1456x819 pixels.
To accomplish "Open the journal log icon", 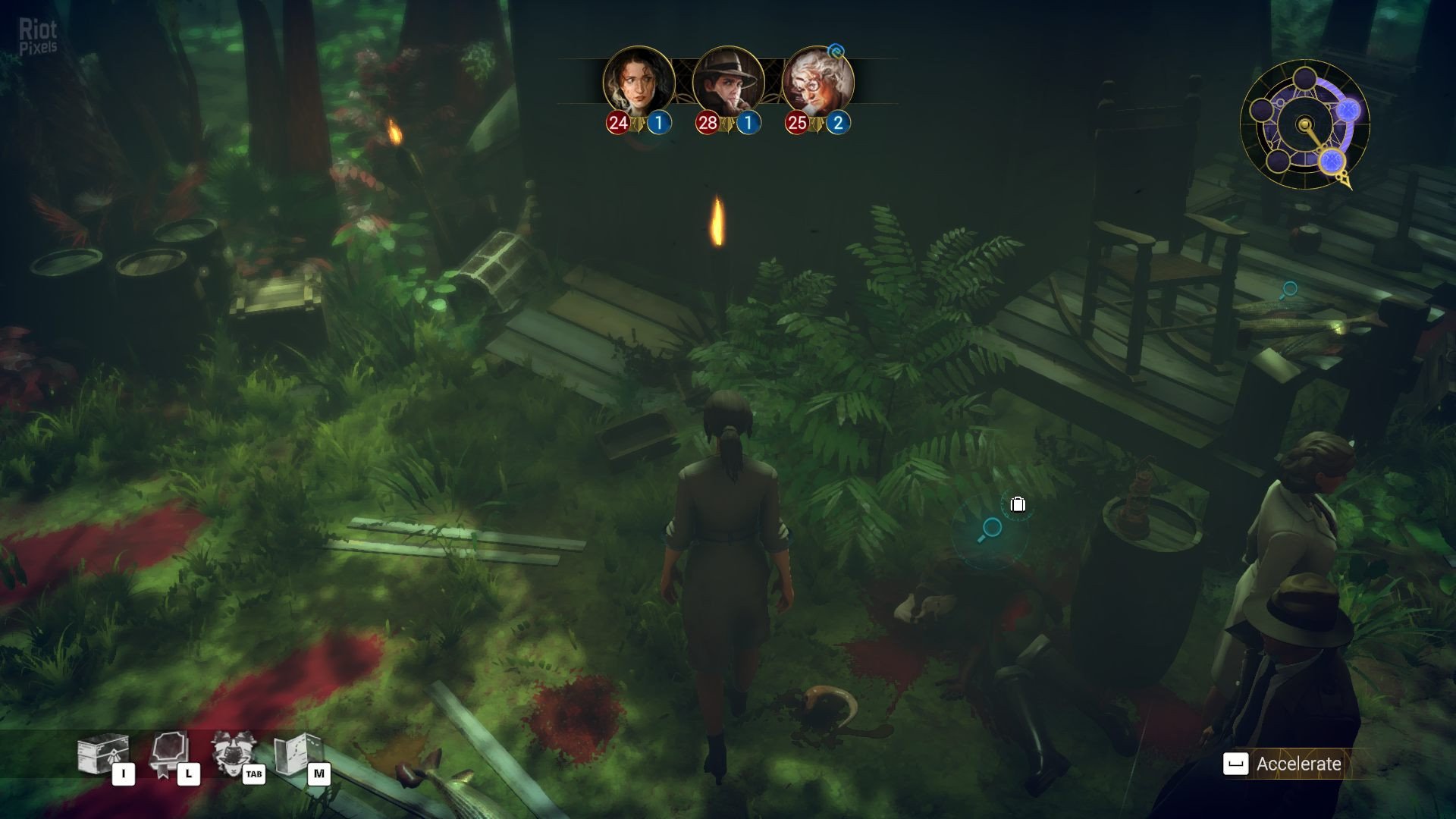I will click(168, 753).
